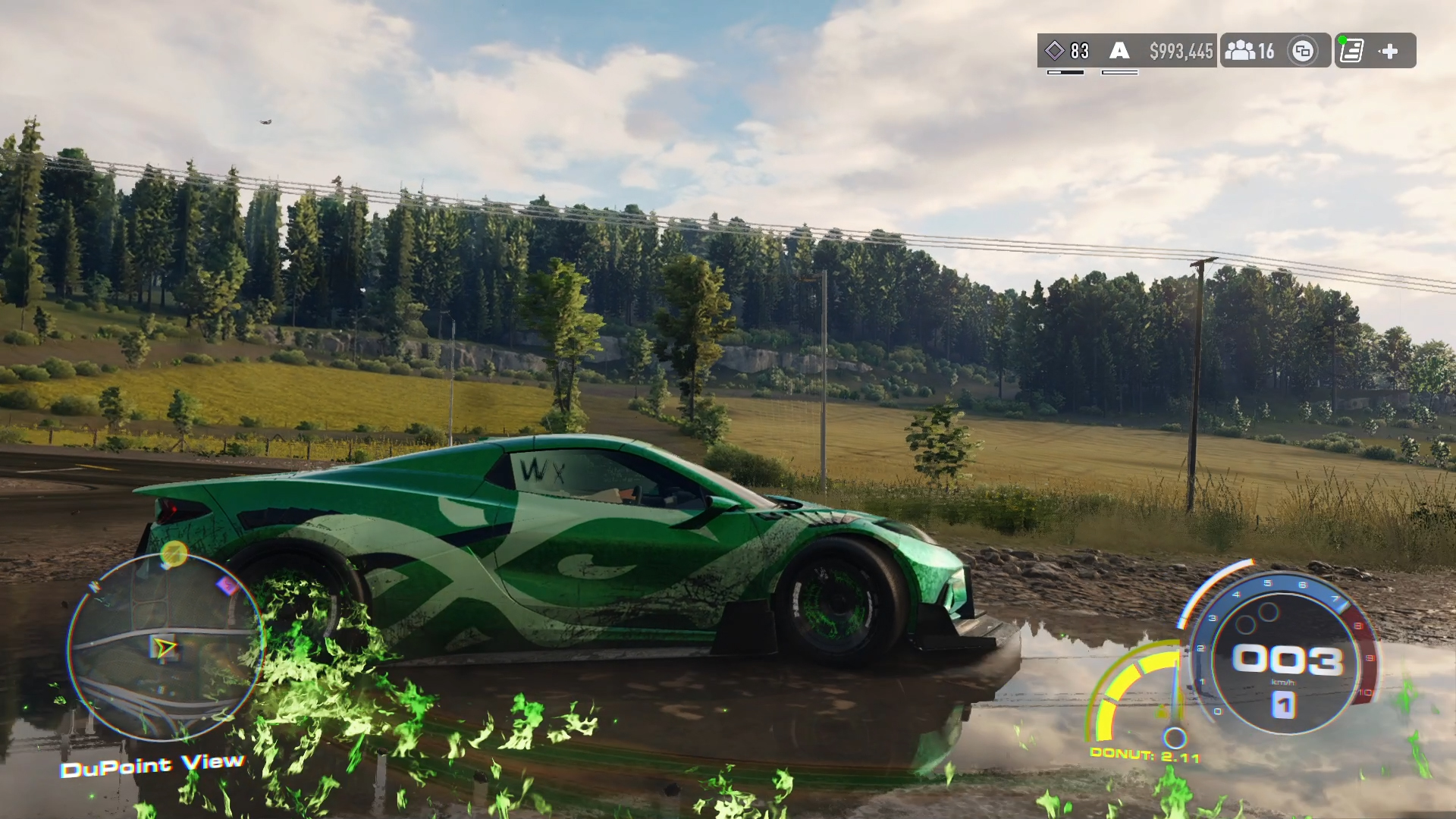
Task: Select the purple marker on the minimap edge
Action: pyautogui.click(x=227, y=585)
